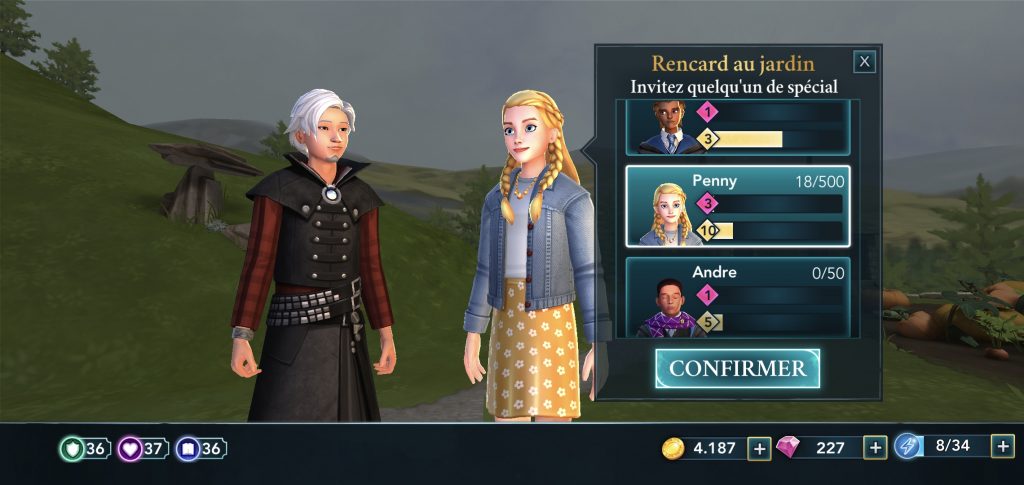Confirm the garden date invitation
Screen dimensions: 1024x485
737,368
